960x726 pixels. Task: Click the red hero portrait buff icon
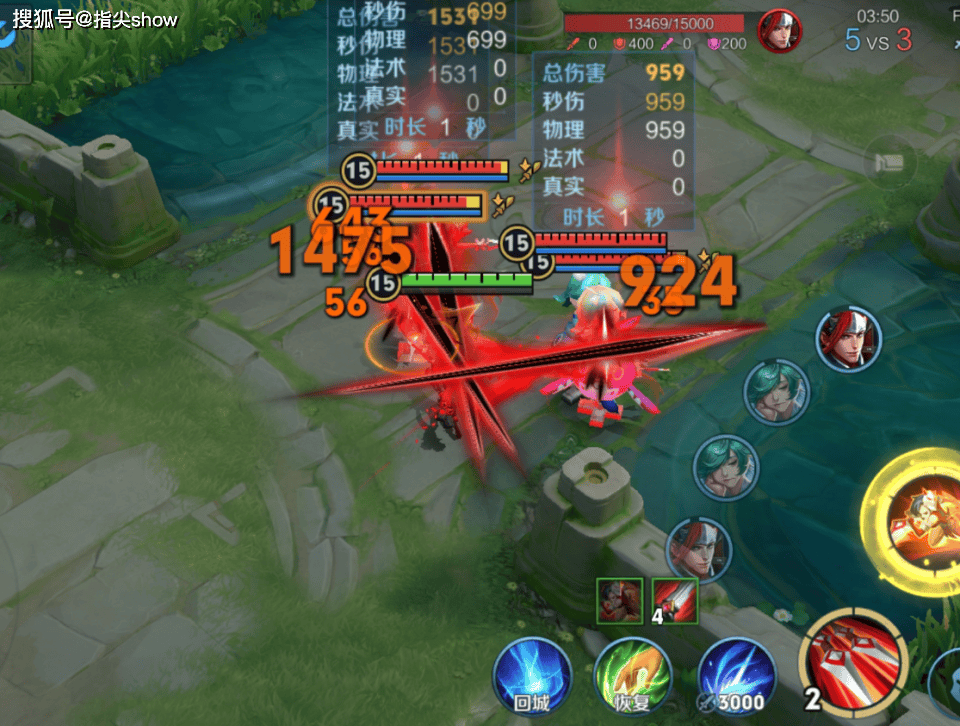pos(620,598)
